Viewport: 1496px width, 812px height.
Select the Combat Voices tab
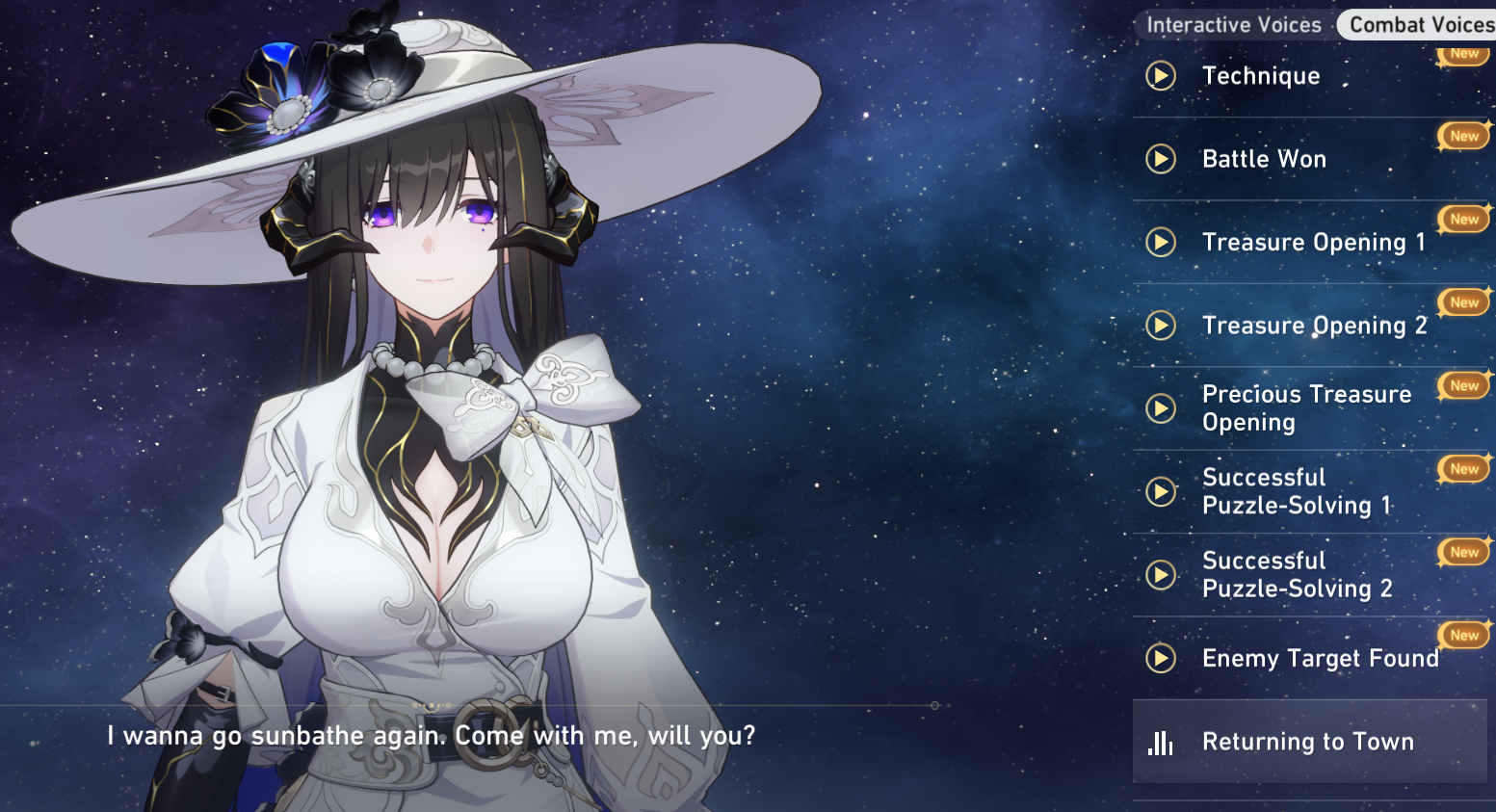[x=1420, y=25]
